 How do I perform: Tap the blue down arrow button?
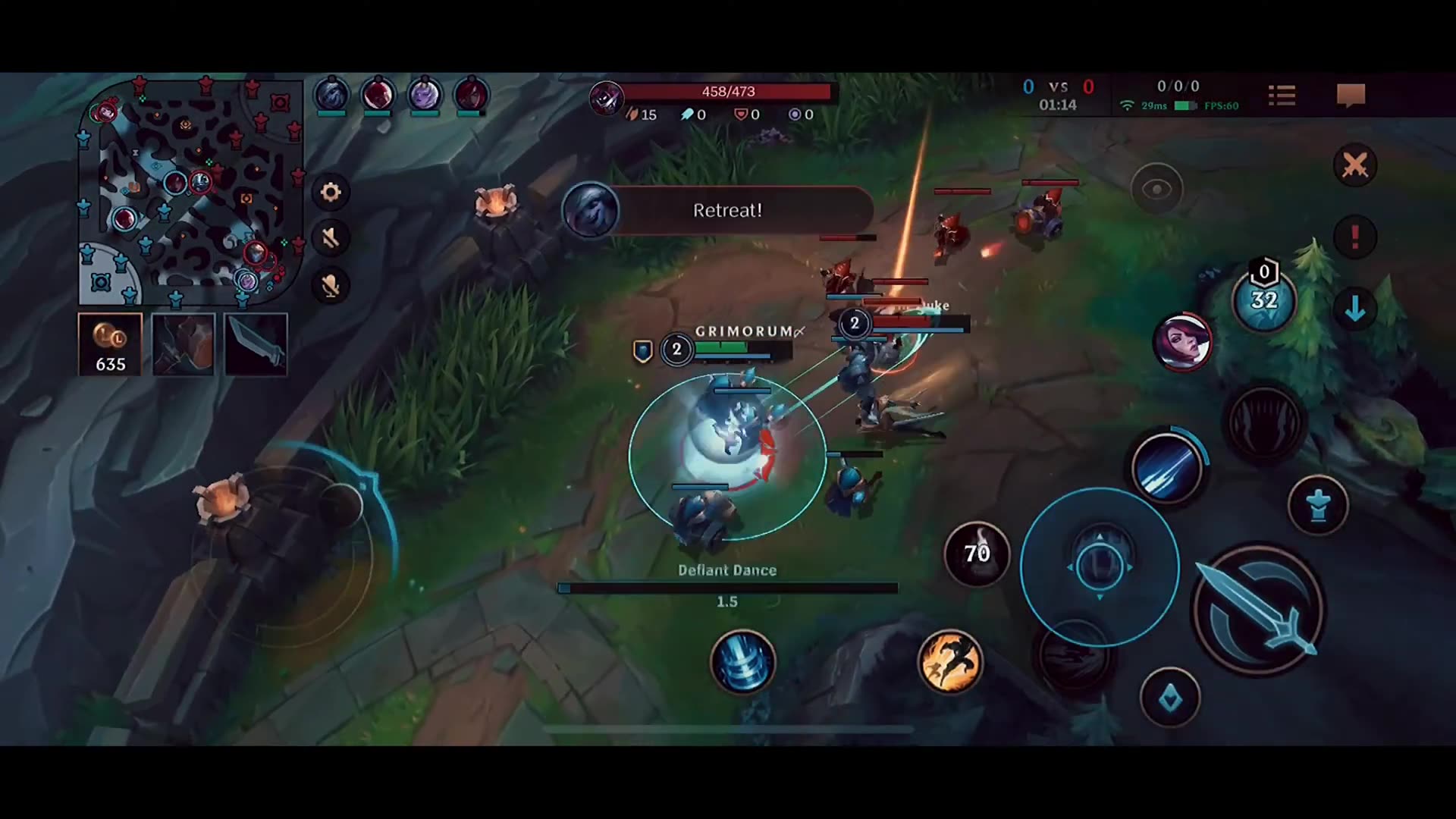pyautogui.click(x=1354, y=309)
